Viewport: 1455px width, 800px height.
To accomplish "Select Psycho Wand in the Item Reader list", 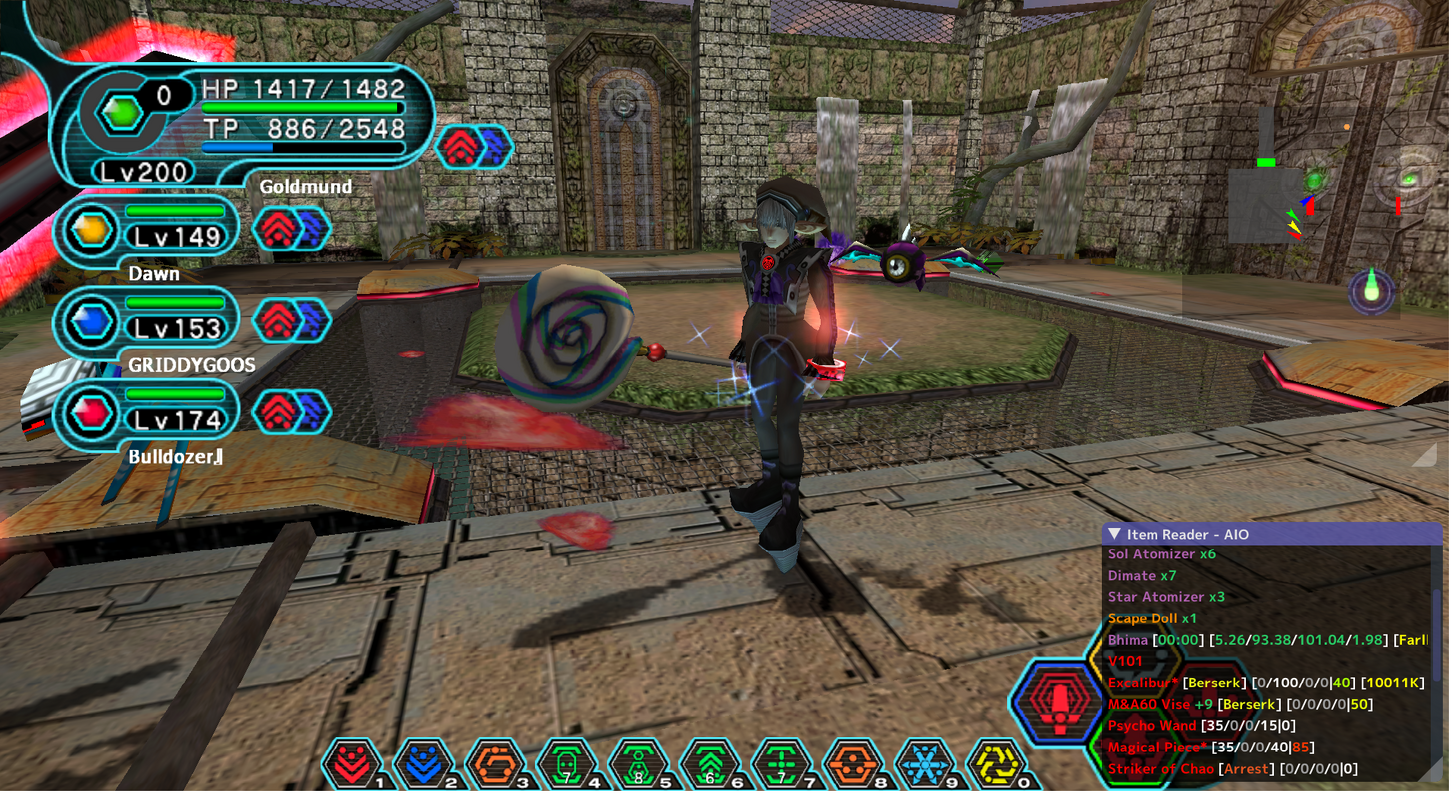I will [1151, 726].
